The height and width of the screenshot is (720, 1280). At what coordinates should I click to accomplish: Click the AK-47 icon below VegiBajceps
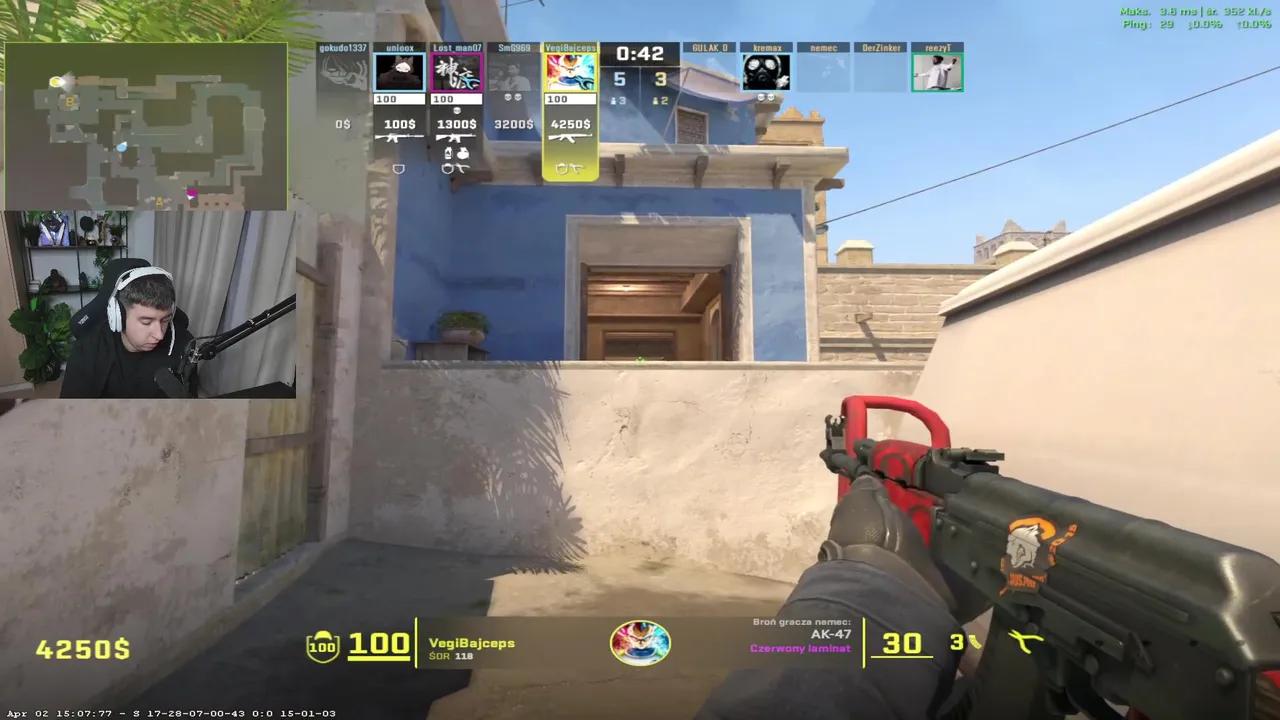tap(570, 138)
